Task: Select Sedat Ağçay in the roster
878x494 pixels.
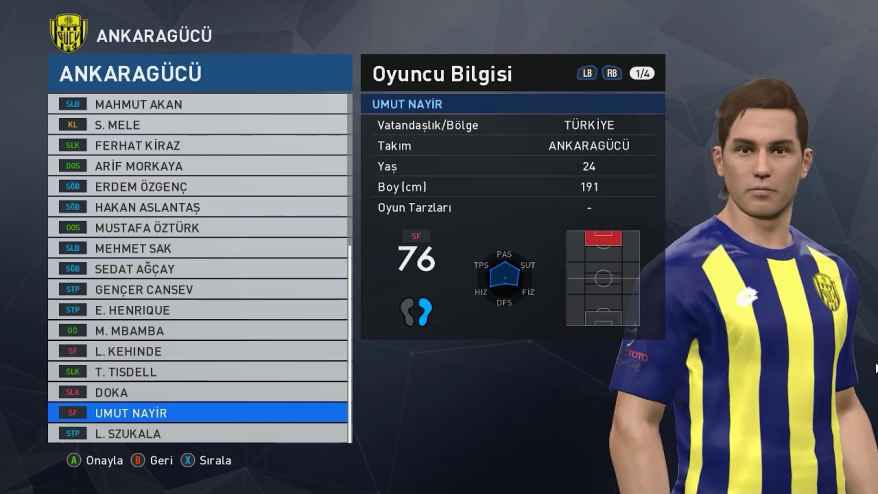Action: tap(198, 269)
